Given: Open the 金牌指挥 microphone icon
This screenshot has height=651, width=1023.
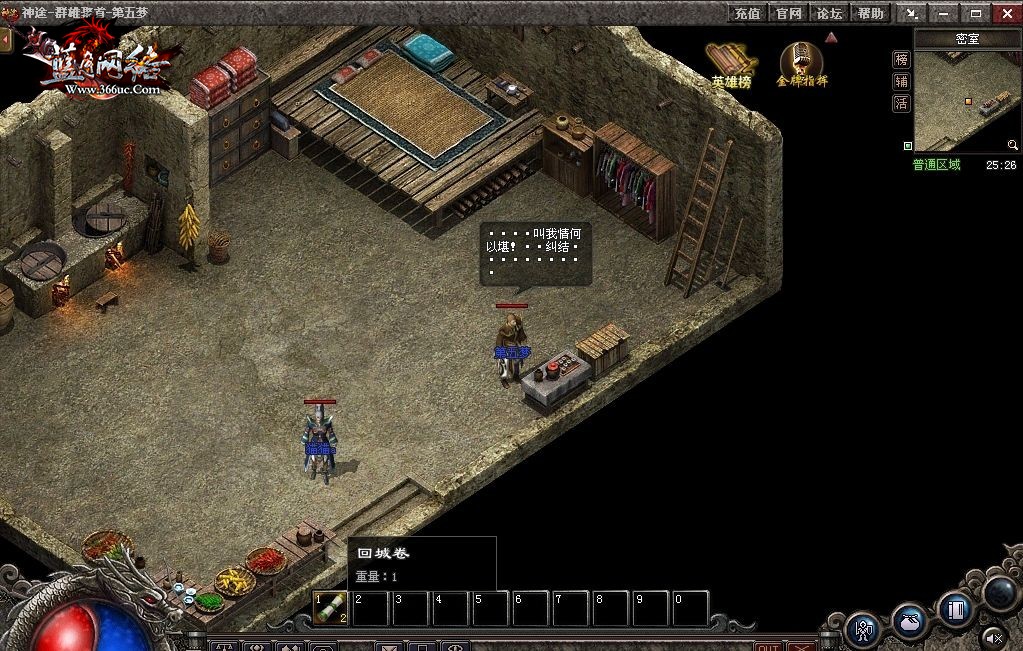Looking at the screenshot, I should click(801, 63).
